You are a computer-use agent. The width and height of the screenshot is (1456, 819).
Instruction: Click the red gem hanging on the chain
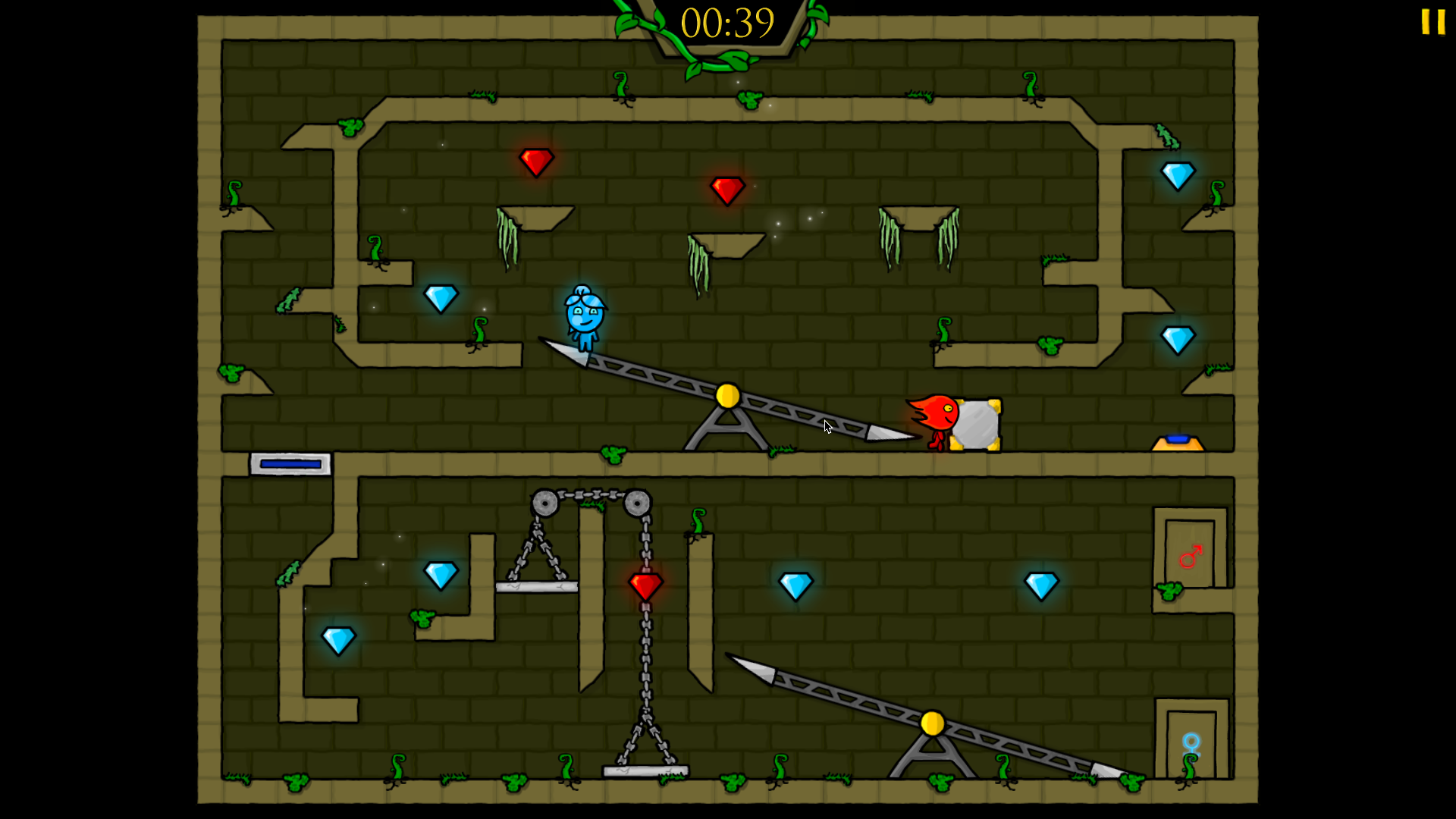pos(645,584)
